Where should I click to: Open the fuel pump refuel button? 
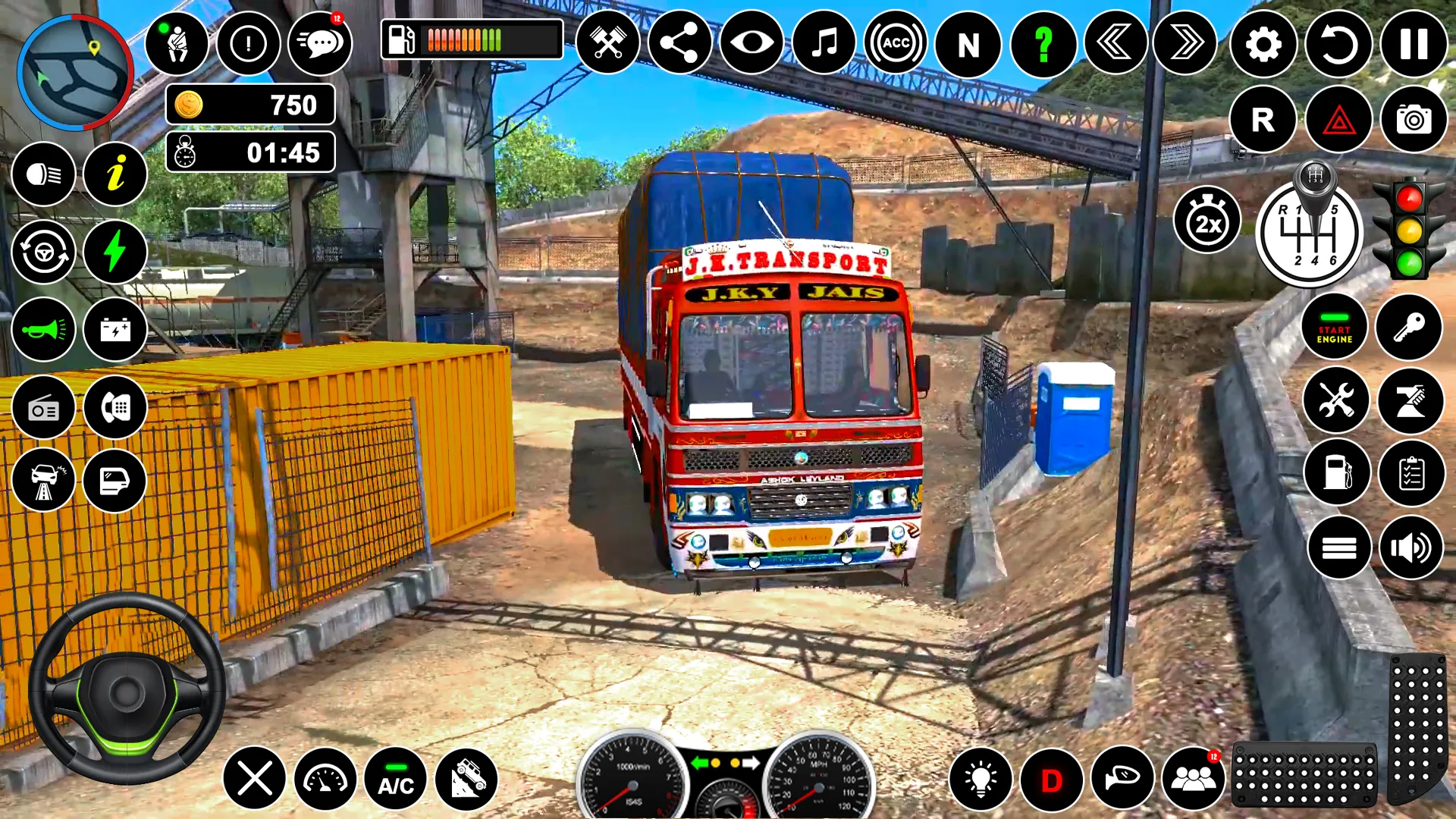pos(1337,472)
